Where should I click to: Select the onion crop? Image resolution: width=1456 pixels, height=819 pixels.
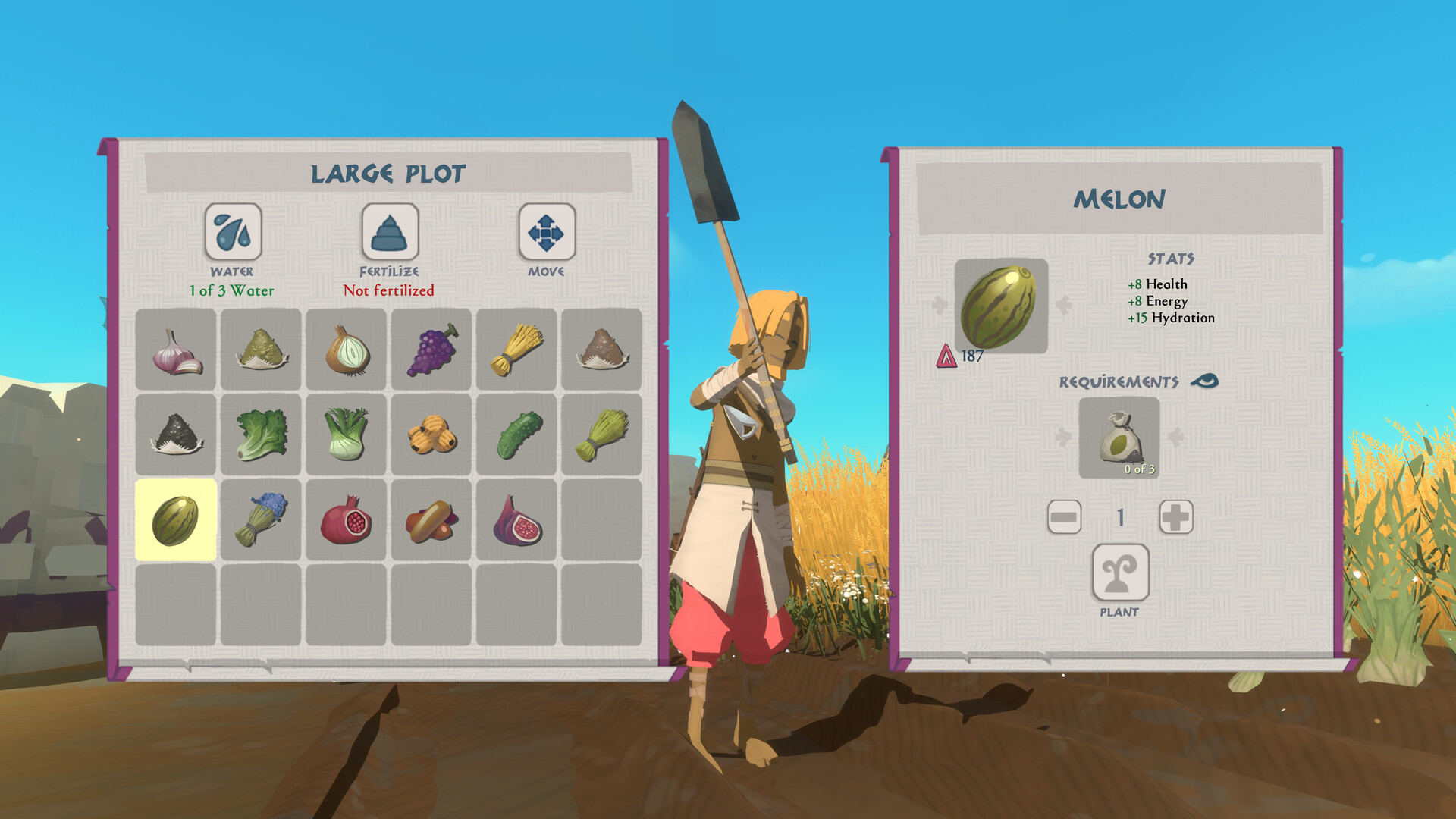click(346, 350)
